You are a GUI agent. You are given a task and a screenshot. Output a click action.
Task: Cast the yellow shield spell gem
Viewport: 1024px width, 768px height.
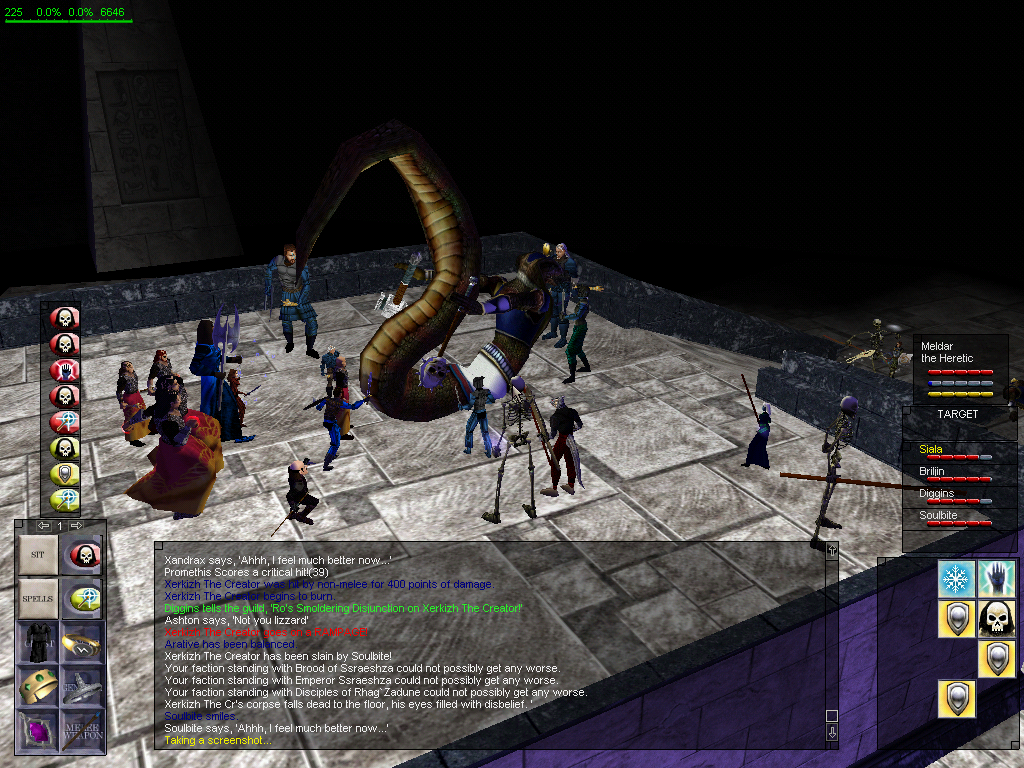[65, 475]
